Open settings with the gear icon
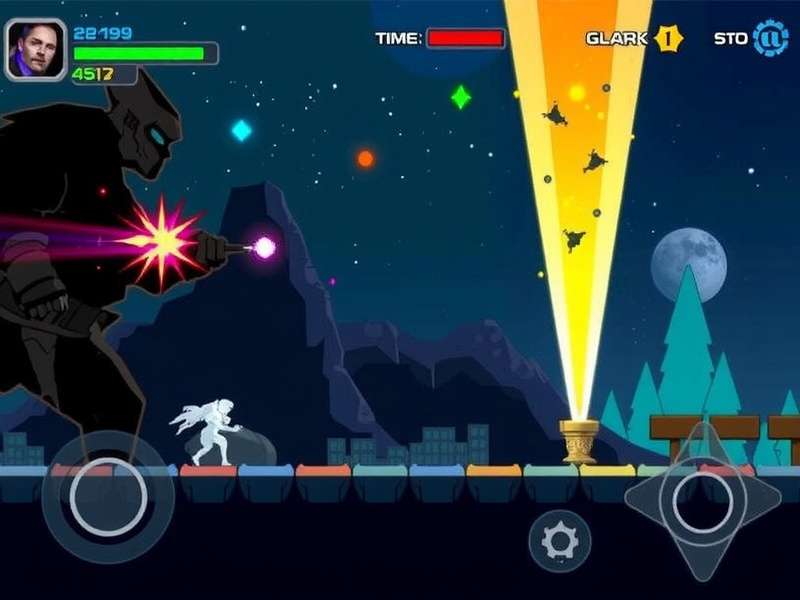 pyautogui.click(x=559, y=541)
